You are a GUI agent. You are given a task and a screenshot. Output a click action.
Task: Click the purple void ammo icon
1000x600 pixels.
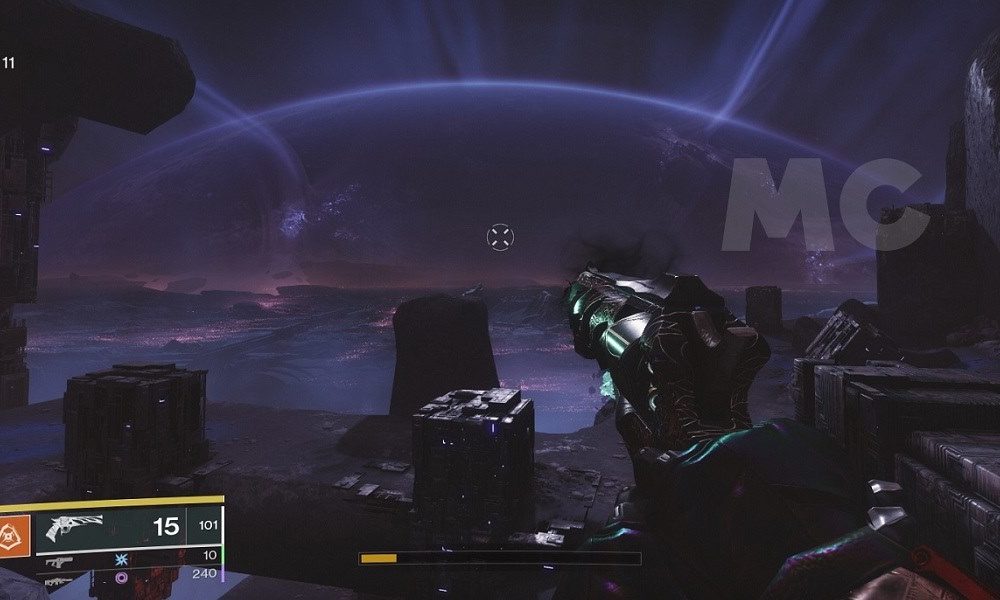click(123, 577)
